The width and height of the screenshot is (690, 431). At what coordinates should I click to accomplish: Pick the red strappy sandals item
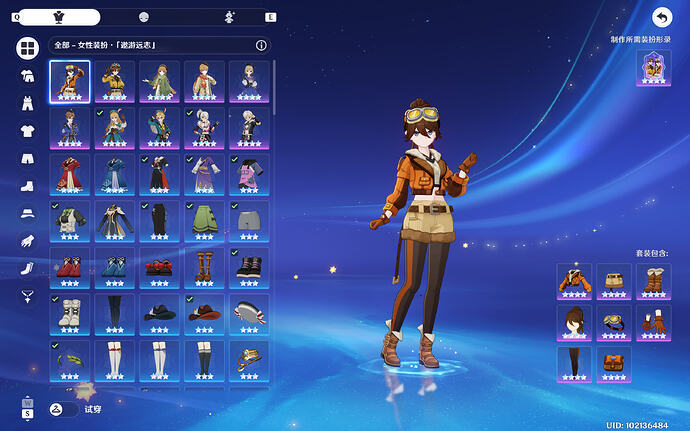pos(159,266)
